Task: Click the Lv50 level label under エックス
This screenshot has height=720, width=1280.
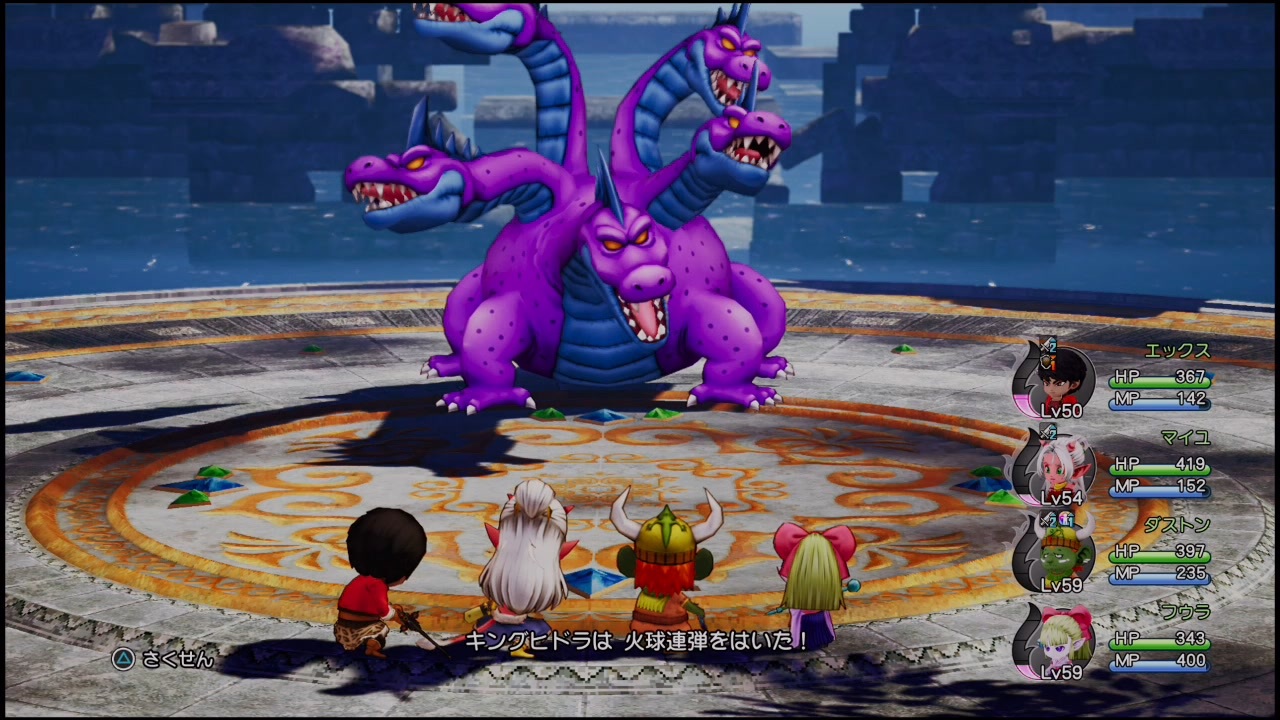Action: (x=1062, y=411)
